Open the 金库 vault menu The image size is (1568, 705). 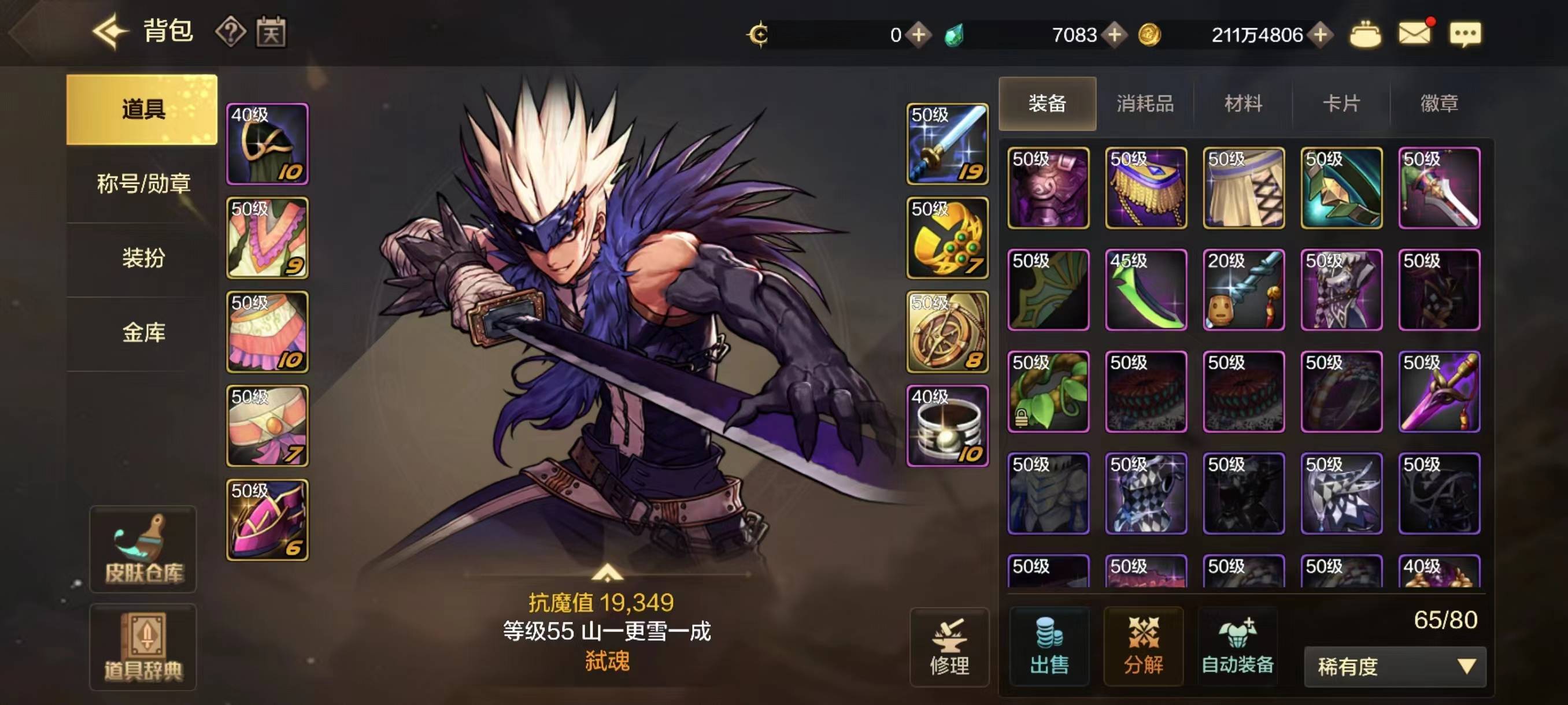click(143, 332)
